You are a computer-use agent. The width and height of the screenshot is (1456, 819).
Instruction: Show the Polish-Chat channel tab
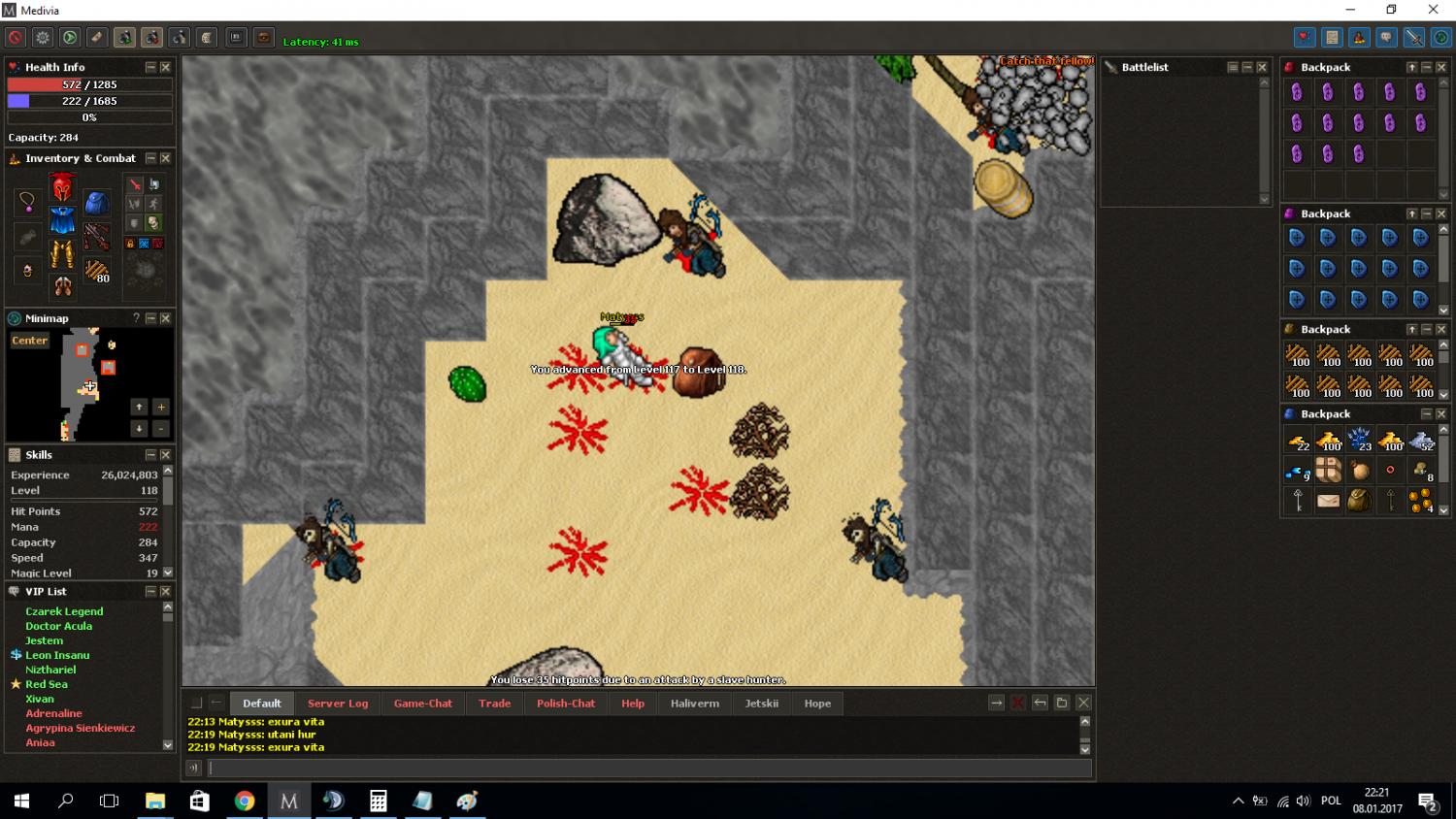(566, 704)
